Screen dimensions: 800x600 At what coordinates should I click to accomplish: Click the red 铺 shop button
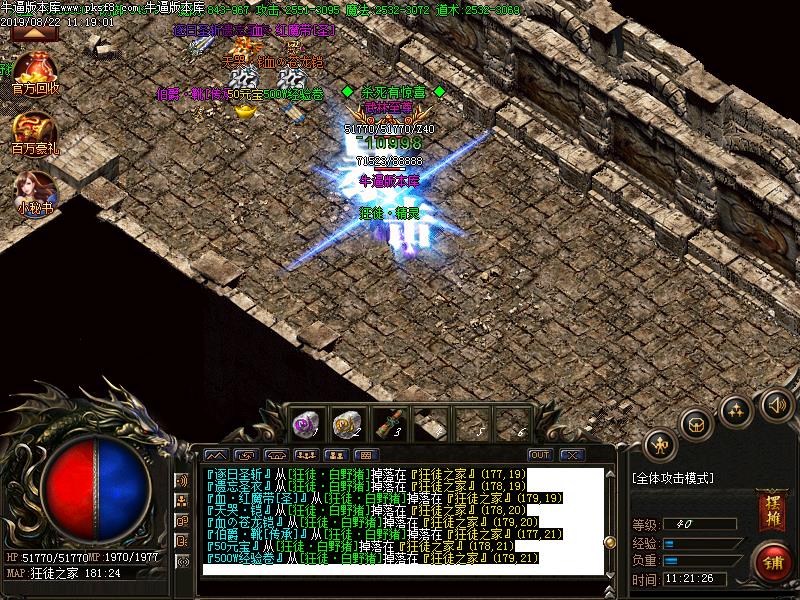point(771,562)
